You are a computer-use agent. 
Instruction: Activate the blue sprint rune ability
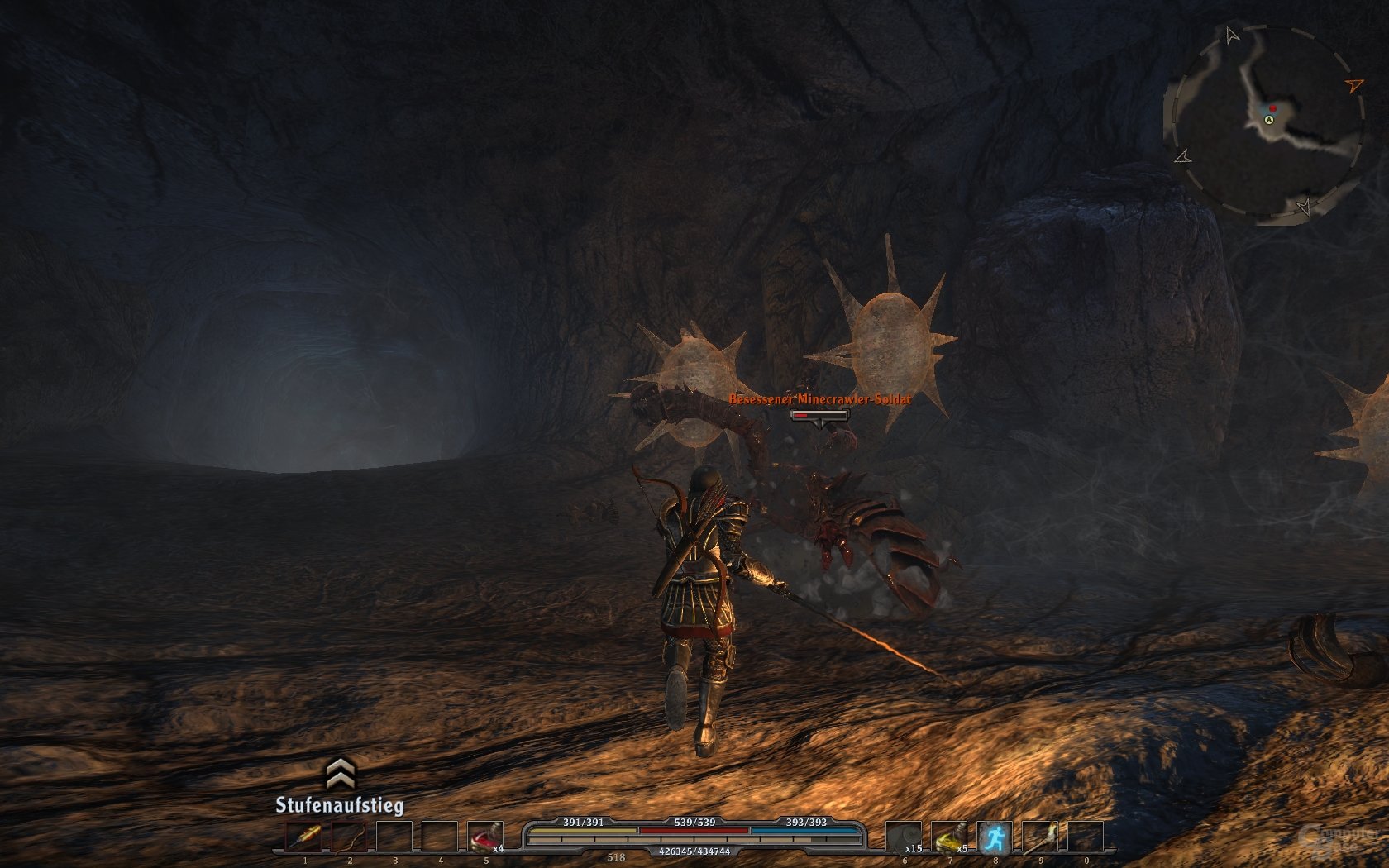994,837
